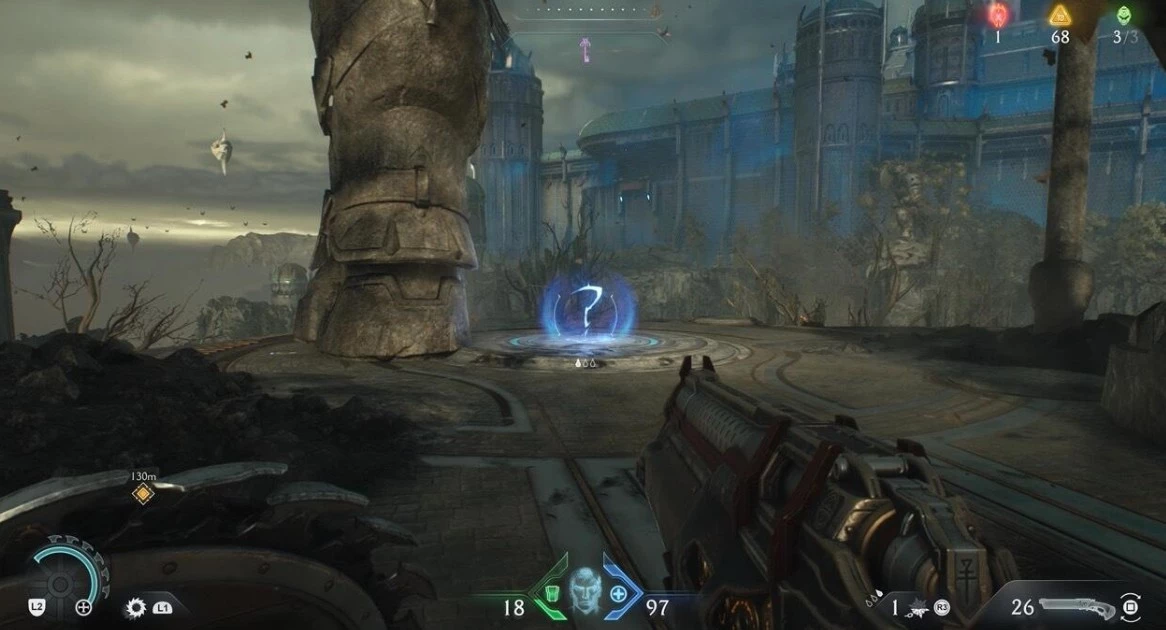Image resolution: width=1166 pixels, height=630 pixels.
Task: Click the red demonic rune counter icon
Action: point(998,15)
